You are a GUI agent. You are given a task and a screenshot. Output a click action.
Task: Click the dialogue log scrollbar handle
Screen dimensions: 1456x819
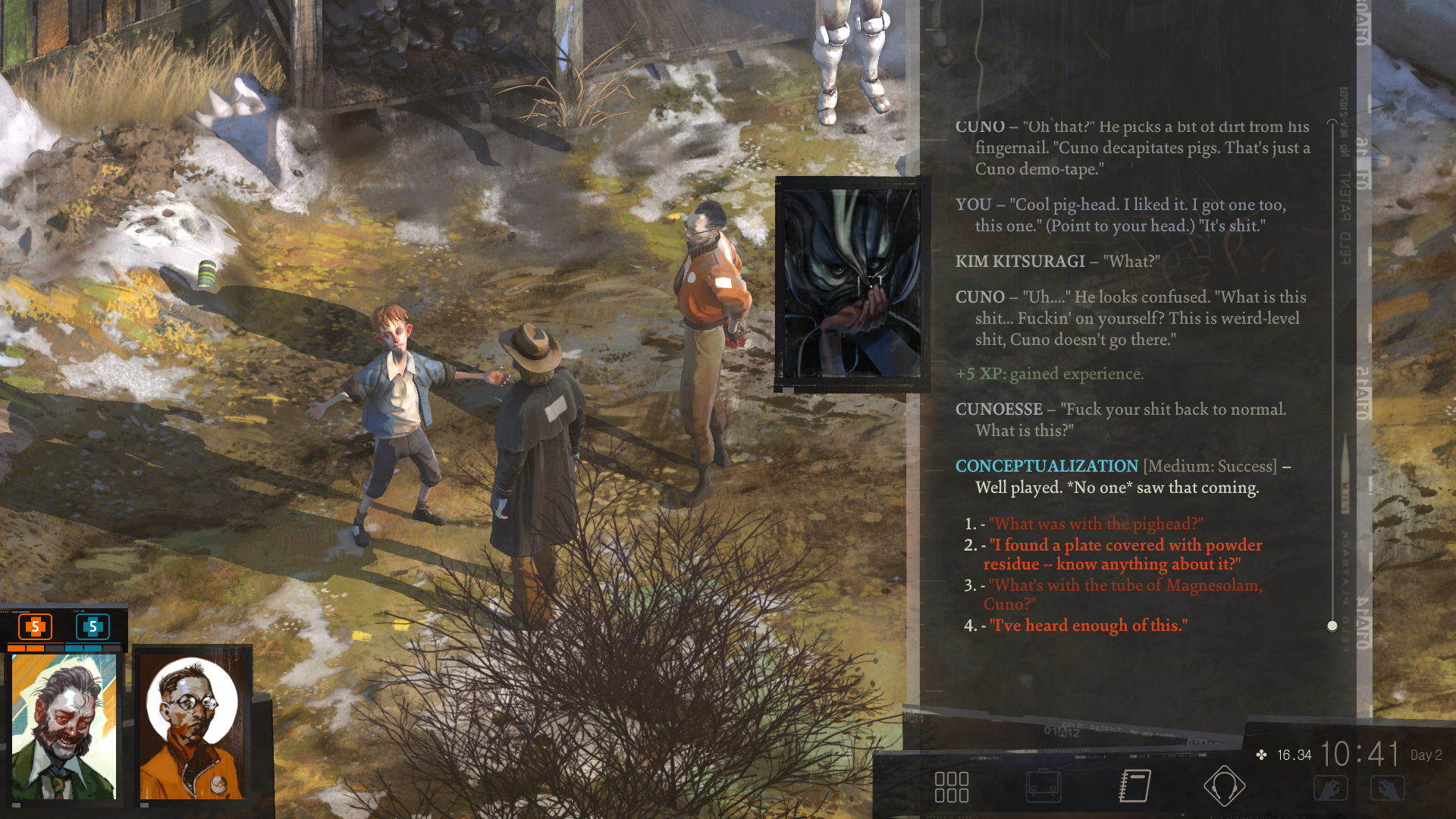click(x=1332, y=626)
